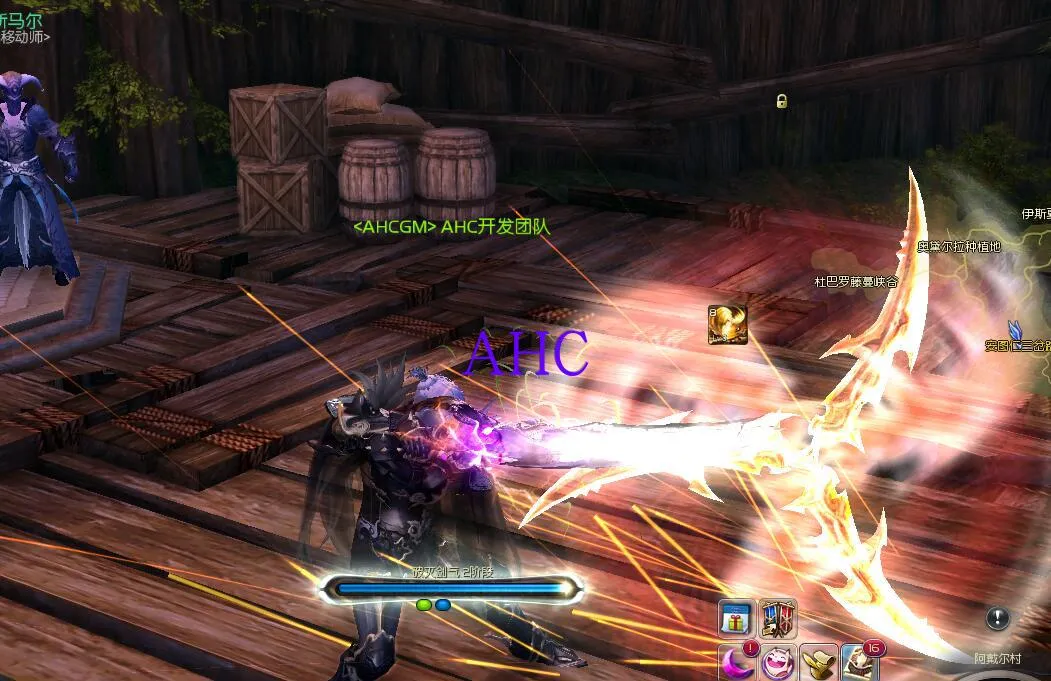Open the crossed banners icon
Image resolution: width=1051 pixels, height=681 pixels.
pyautogui.click(x=778, y=619)
